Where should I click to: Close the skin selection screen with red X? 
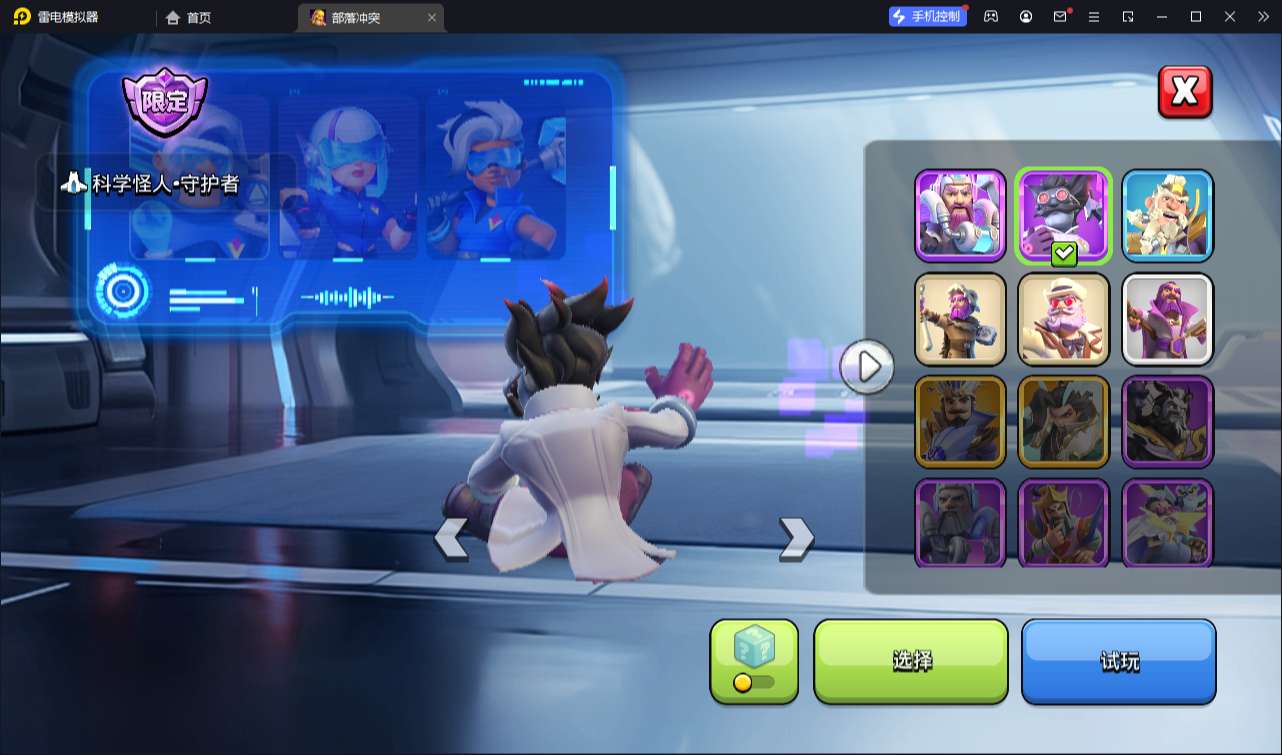(x=1185, y=92)
